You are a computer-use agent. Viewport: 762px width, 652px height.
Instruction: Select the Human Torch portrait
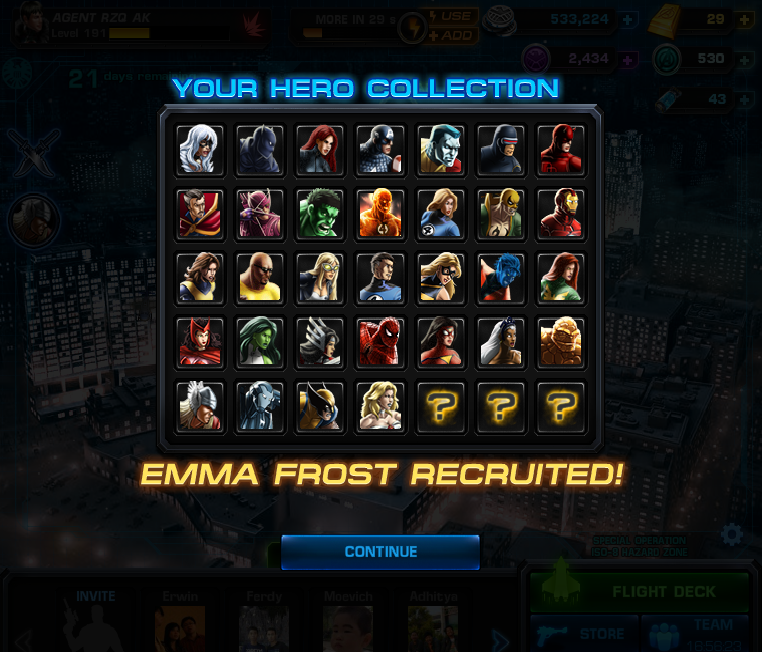[x=380, y=213]
